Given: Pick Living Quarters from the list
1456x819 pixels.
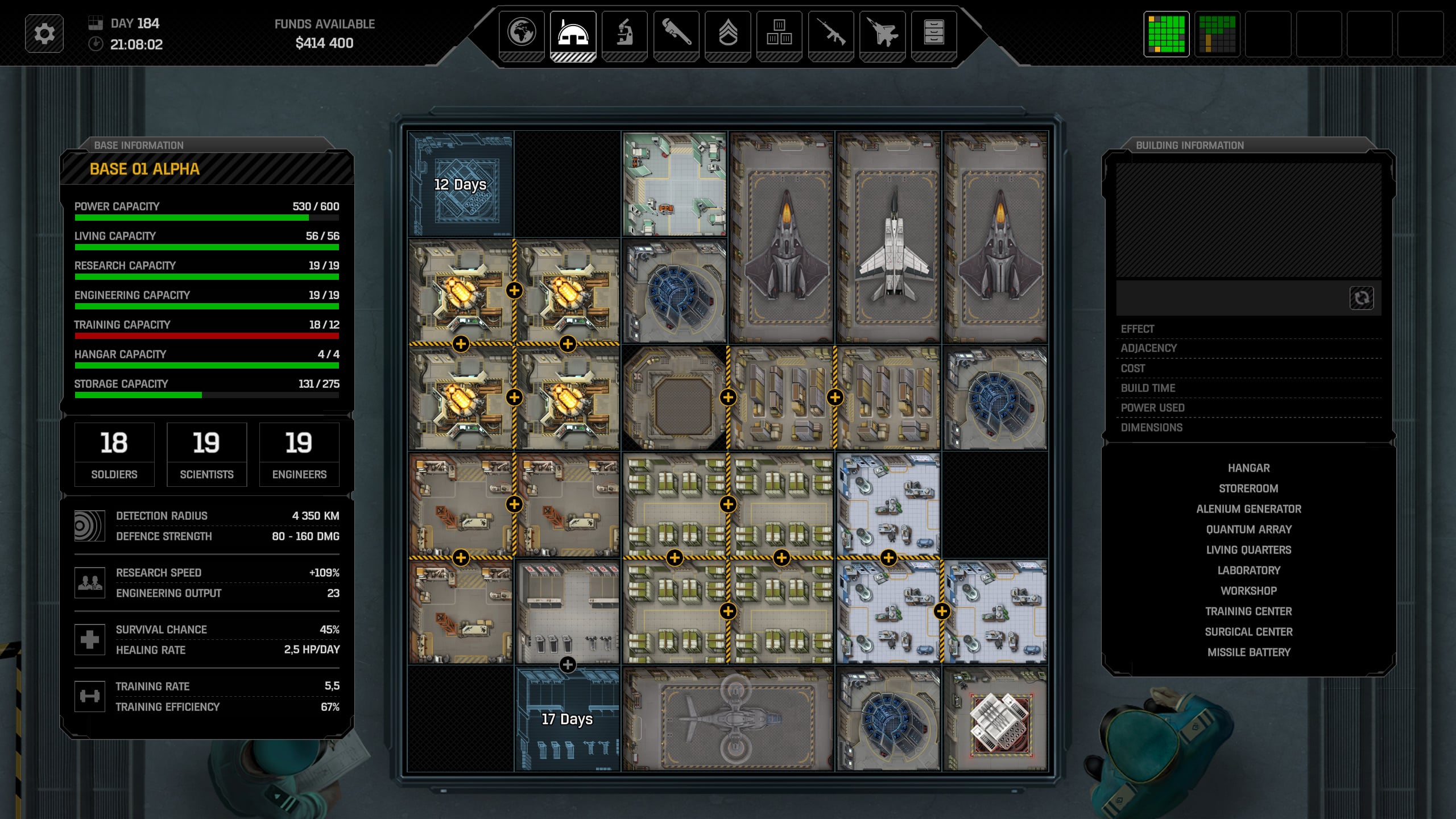Looking at the screenshot, I should (1248, 550).
